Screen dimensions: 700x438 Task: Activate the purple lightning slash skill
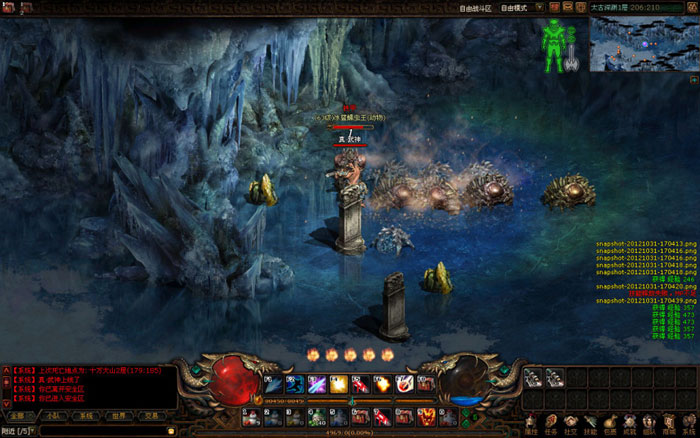(x=316, y=383)
